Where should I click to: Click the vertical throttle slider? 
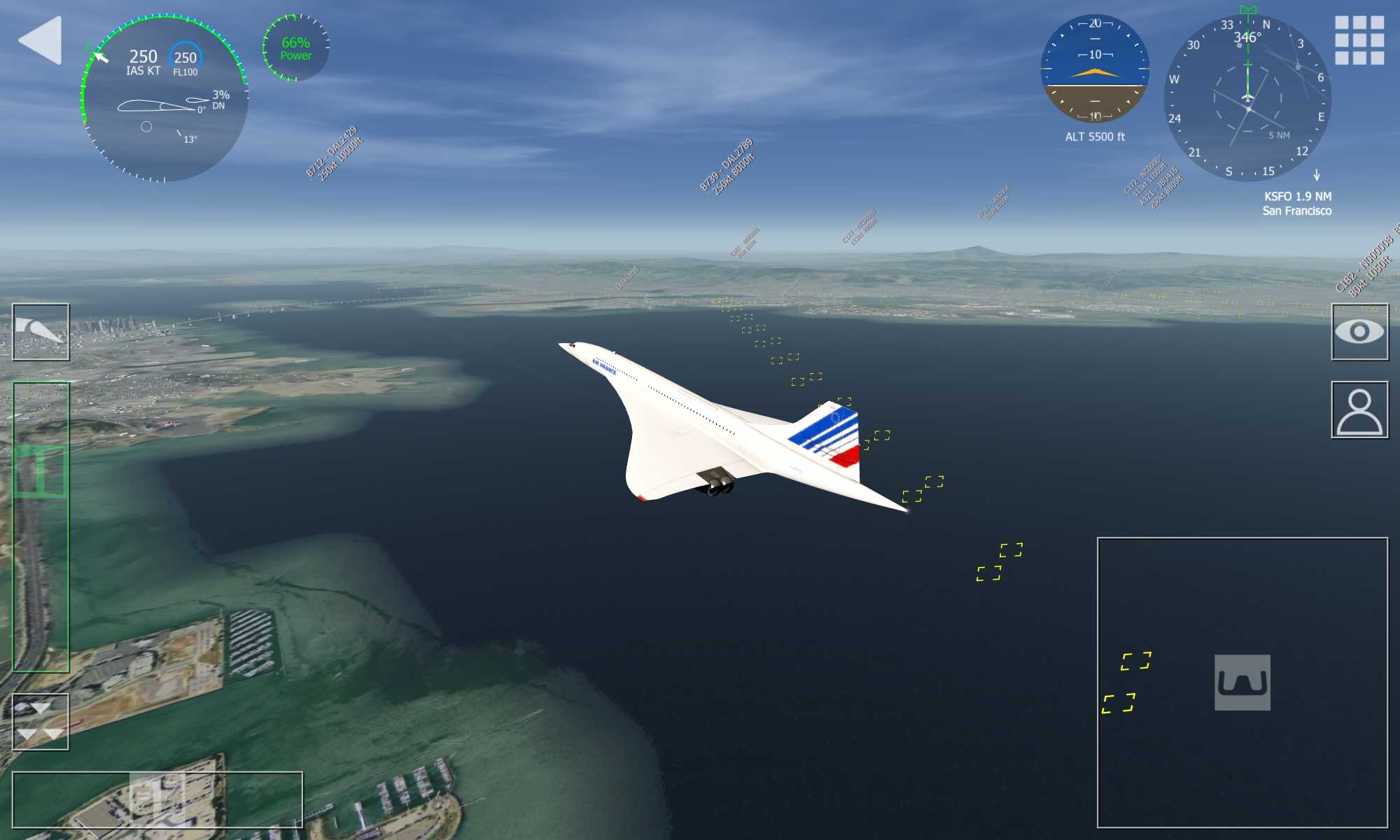tap(41, 526)
